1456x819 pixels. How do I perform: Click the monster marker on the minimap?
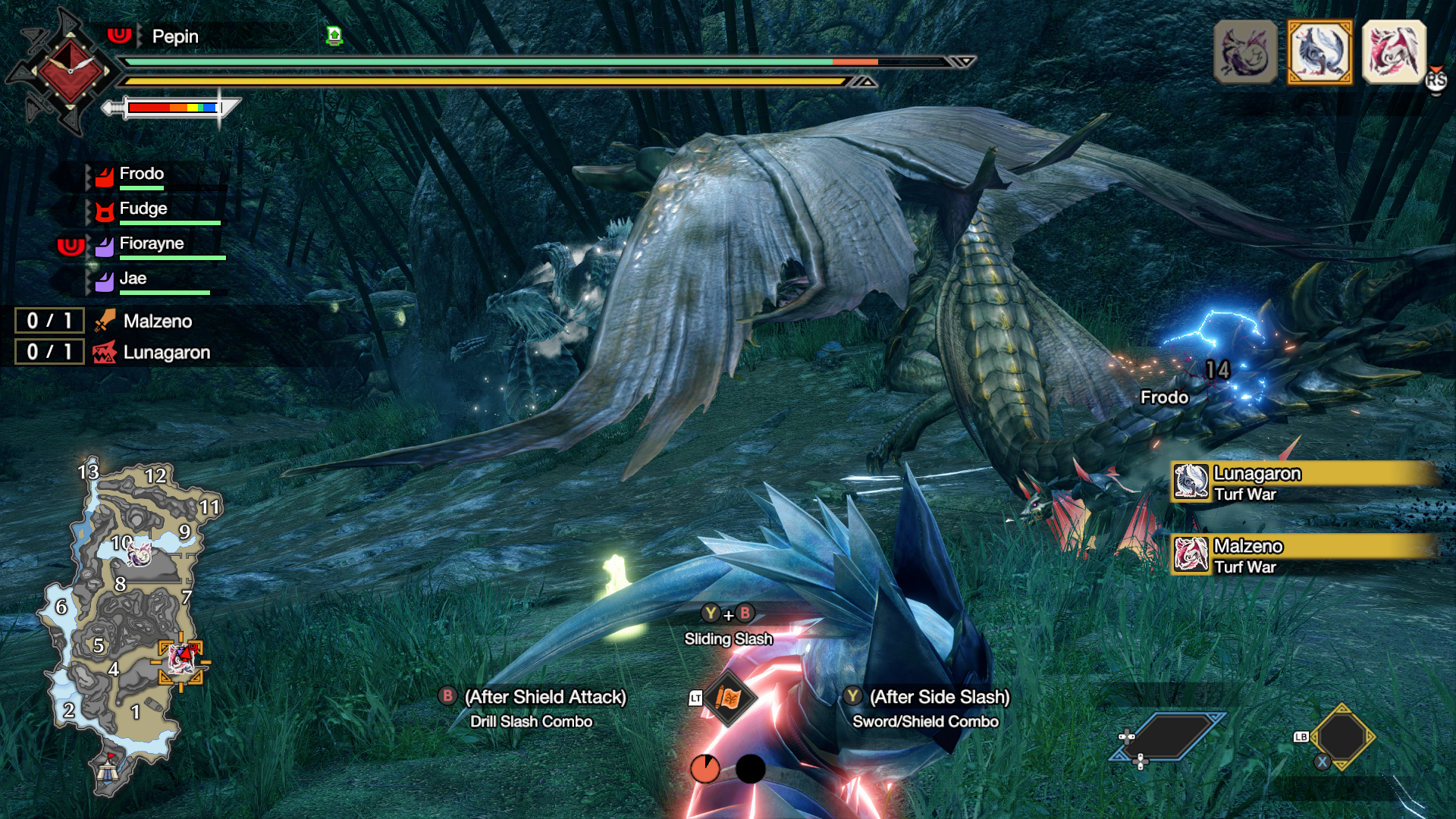point(180,661)
